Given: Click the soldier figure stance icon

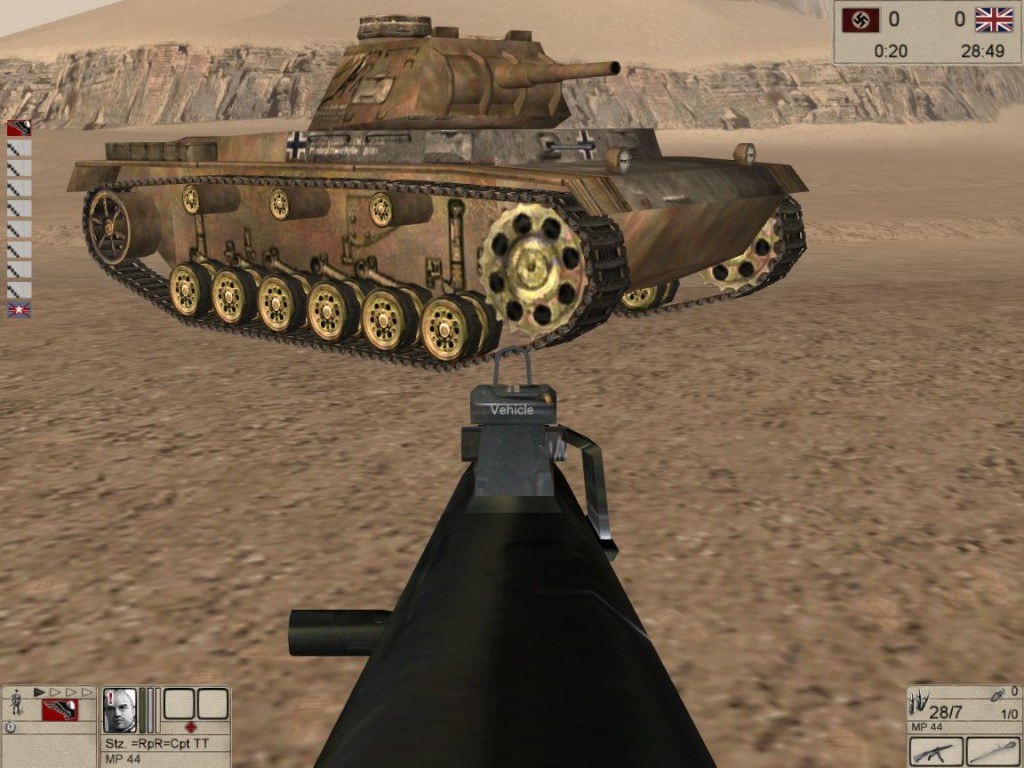Looking at the screenshot, I should tap(16, 703).
